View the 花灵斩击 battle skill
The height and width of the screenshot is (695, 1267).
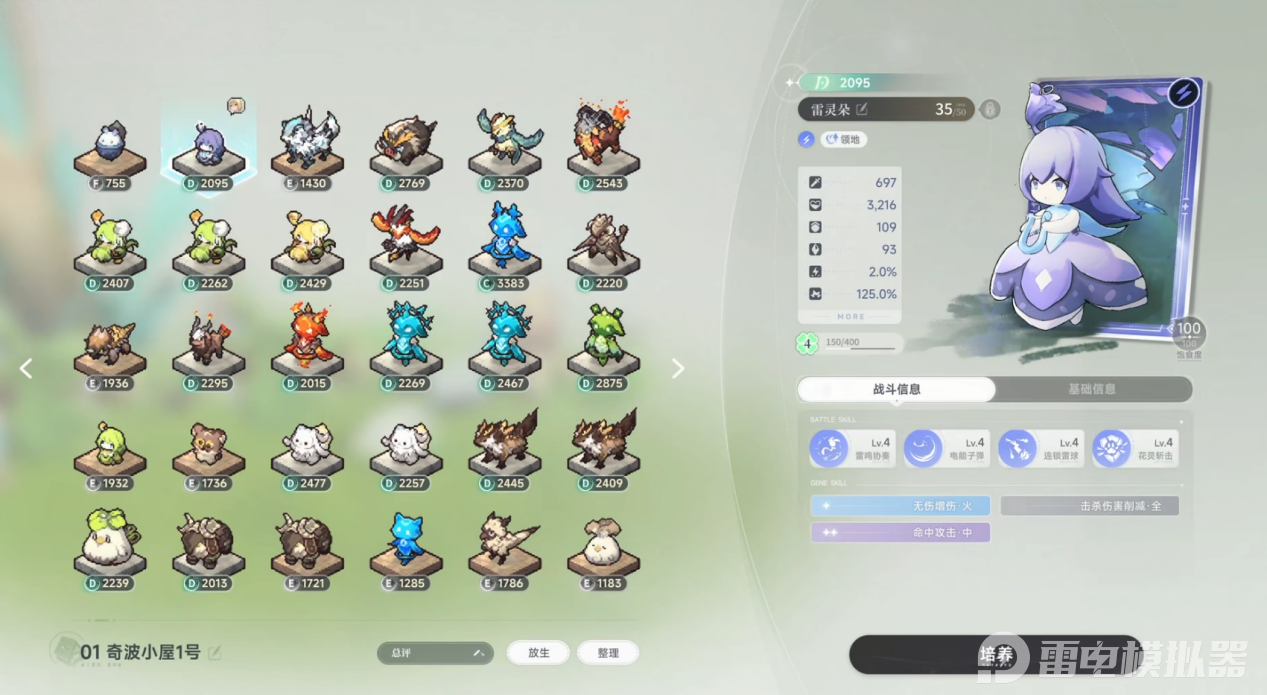[1132, 448]
